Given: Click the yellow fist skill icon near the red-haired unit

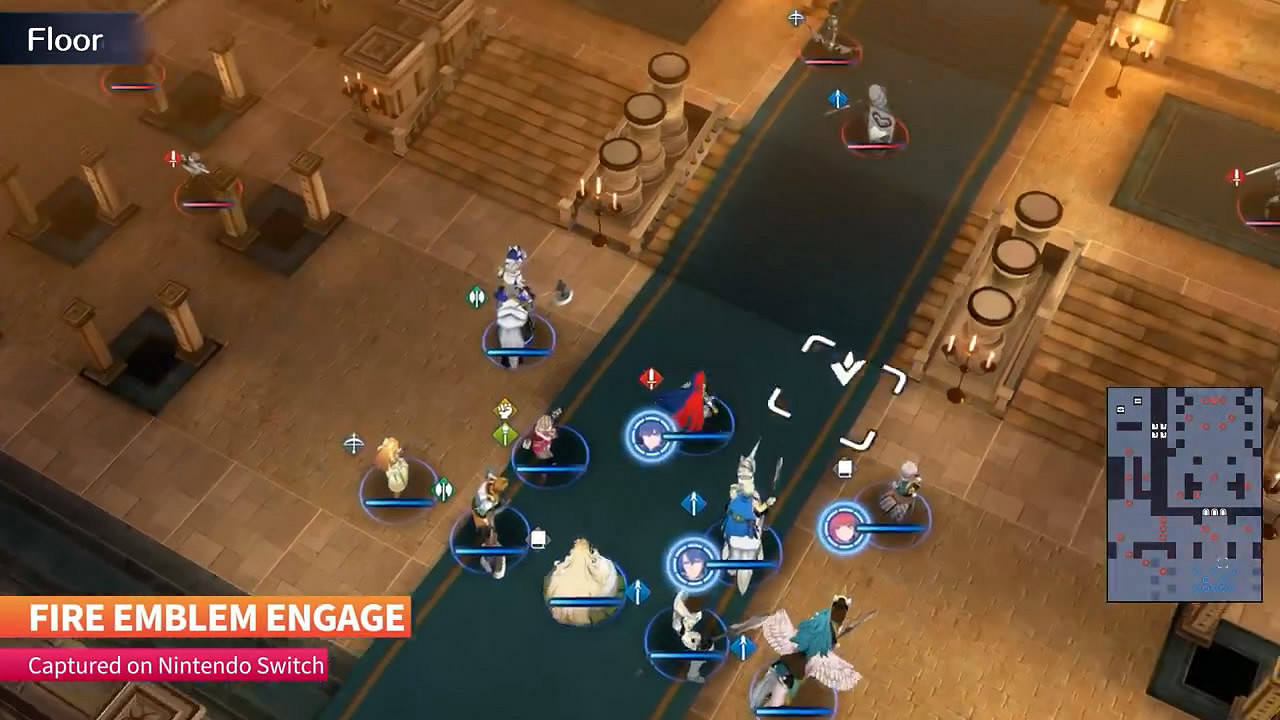Looking at the screenshot, I should [502, 408].
